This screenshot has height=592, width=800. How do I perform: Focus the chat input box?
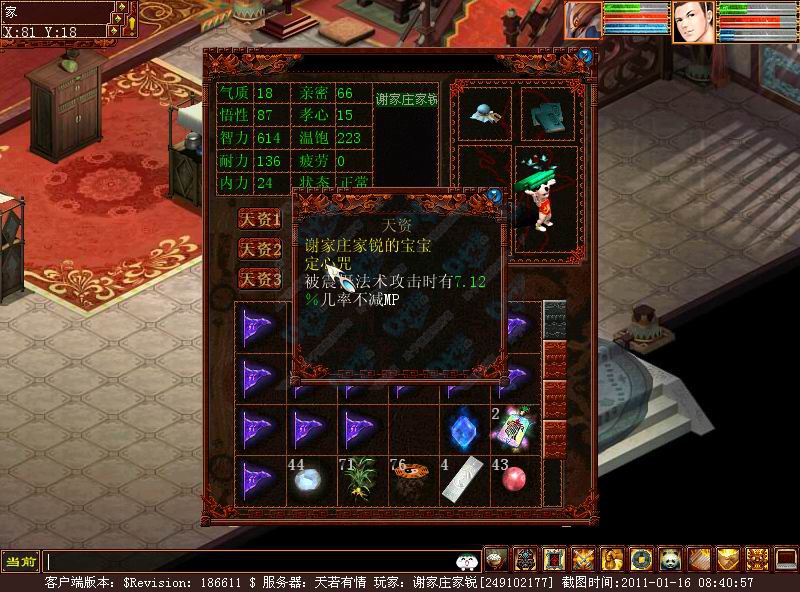pos(250,562)
